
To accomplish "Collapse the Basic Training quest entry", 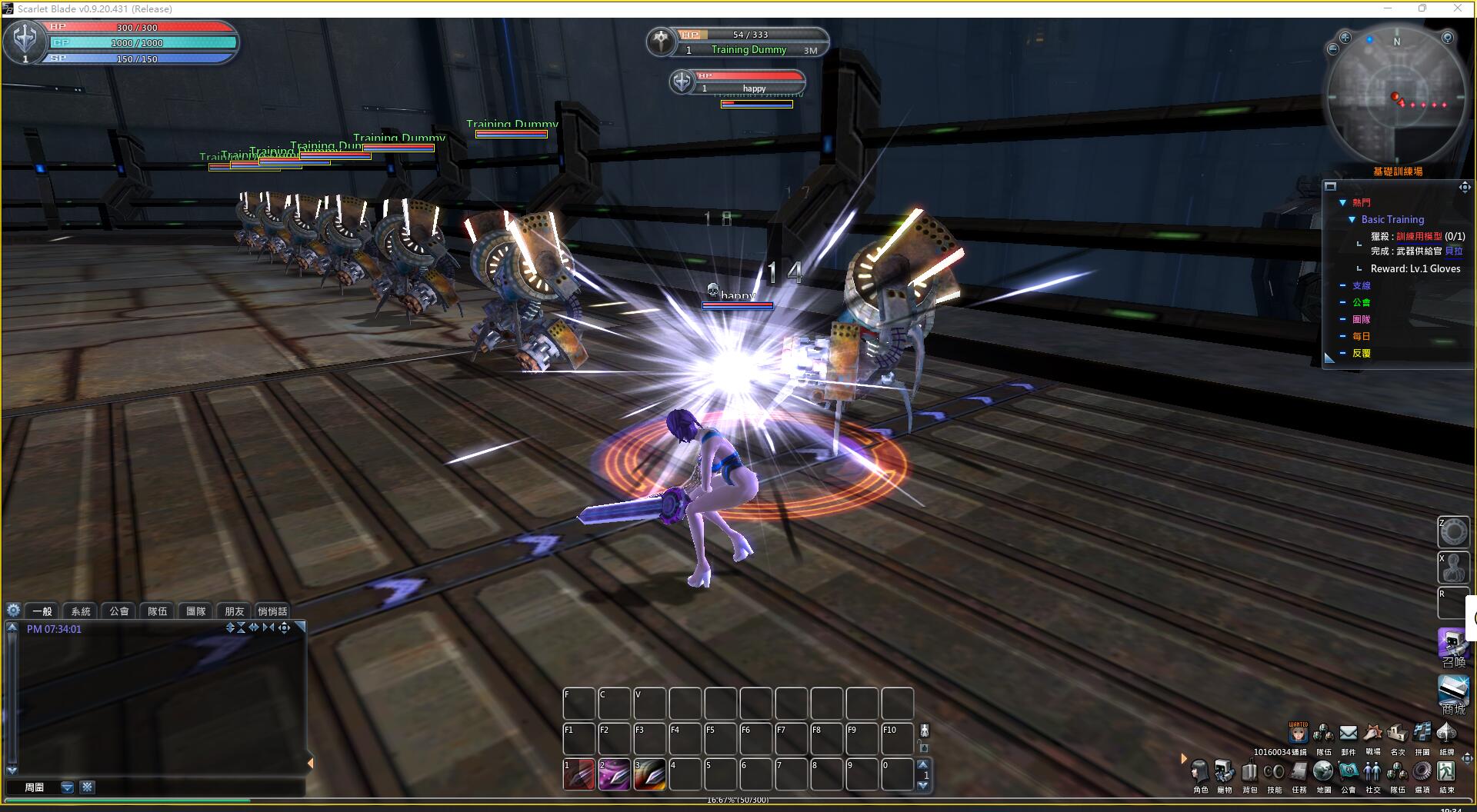I will [x=1352, y=220].
